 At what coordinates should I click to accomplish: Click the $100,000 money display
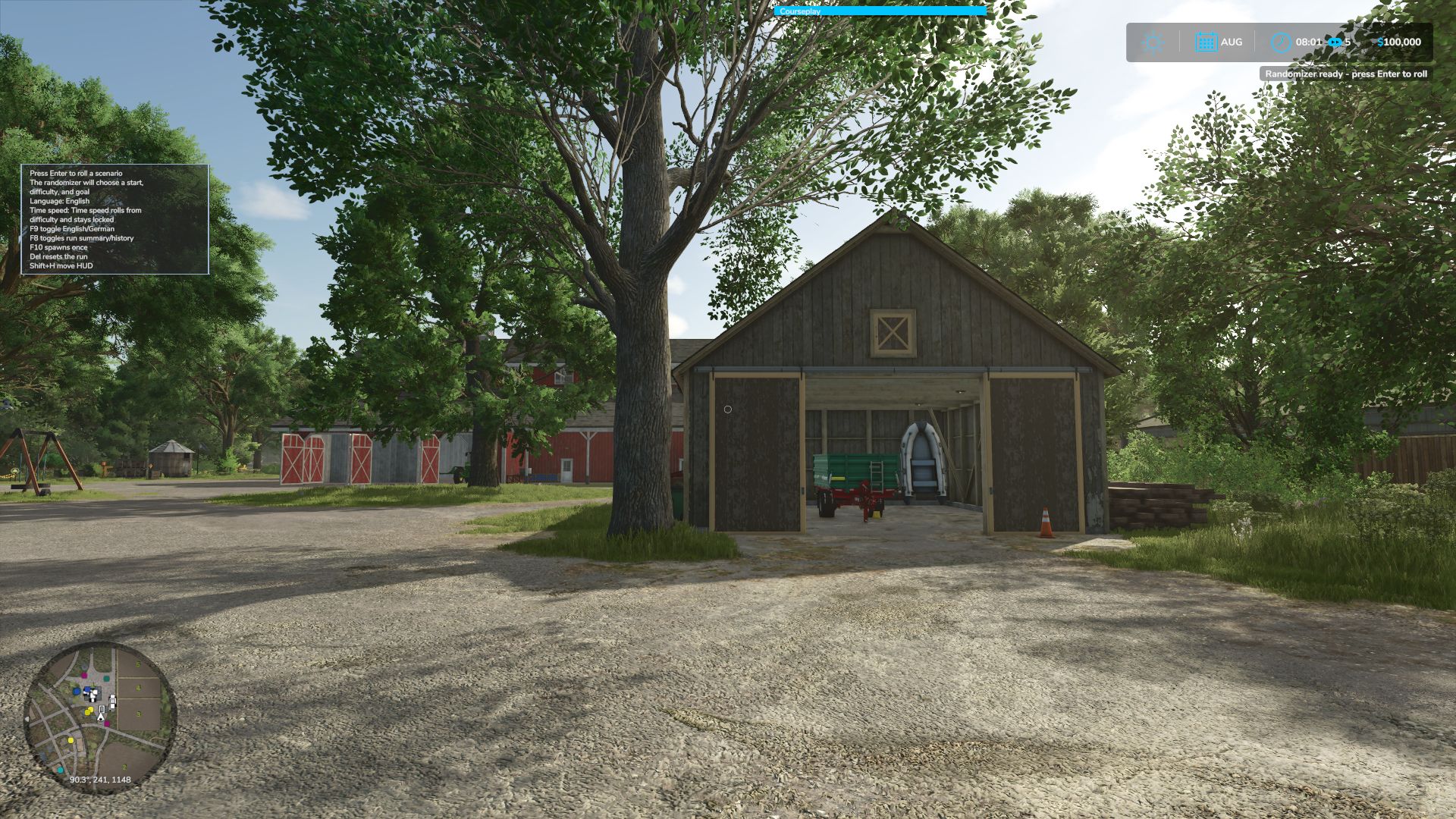coord(1398,42)
